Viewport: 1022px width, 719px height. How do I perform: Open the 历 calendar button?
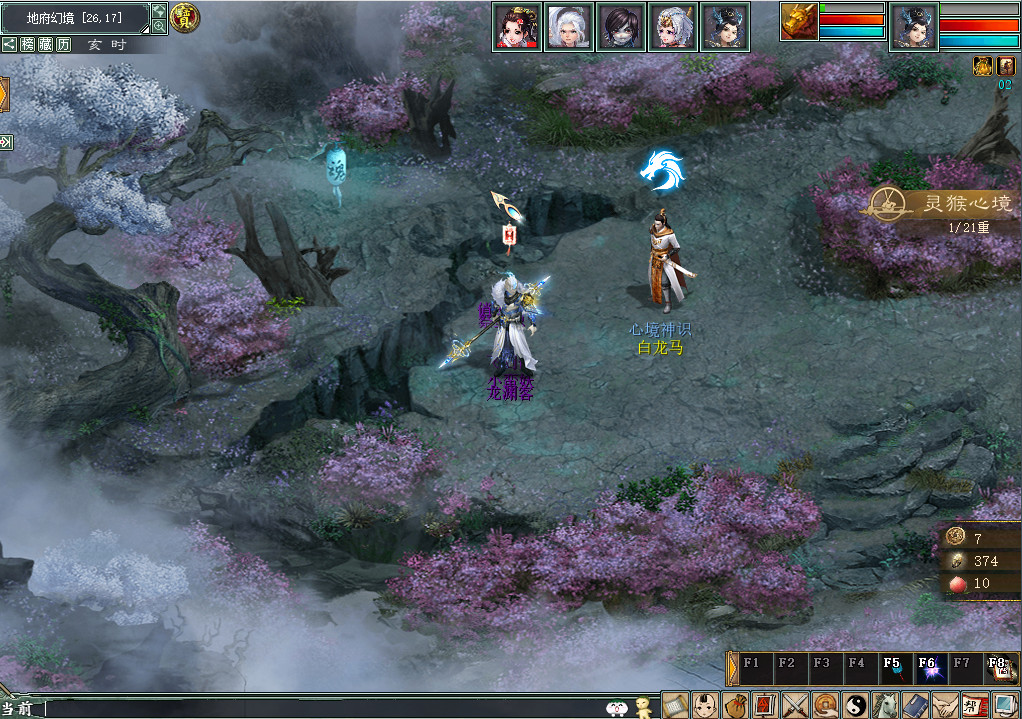click(64, 44)
